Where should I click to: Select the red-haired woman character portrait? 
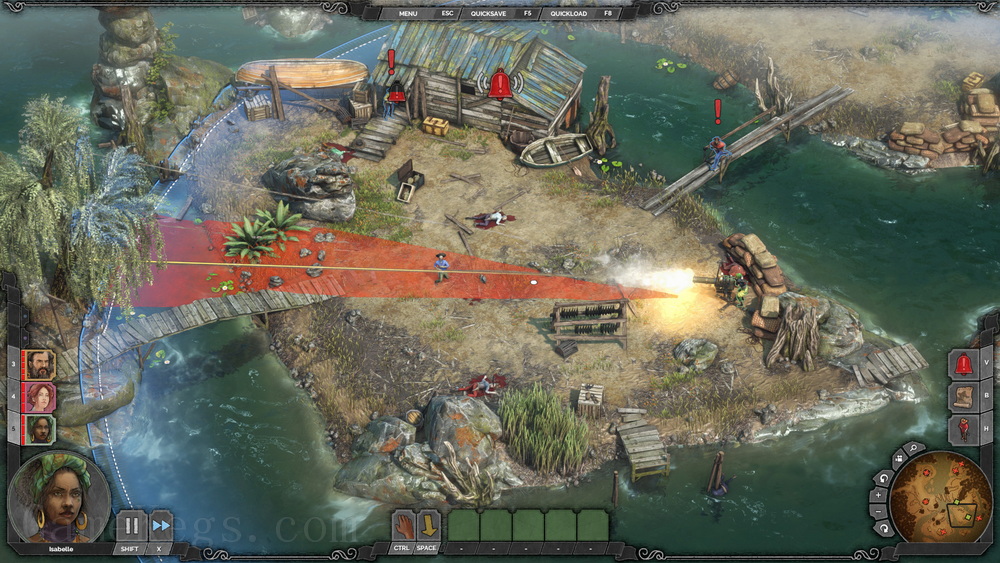point(39,397)
